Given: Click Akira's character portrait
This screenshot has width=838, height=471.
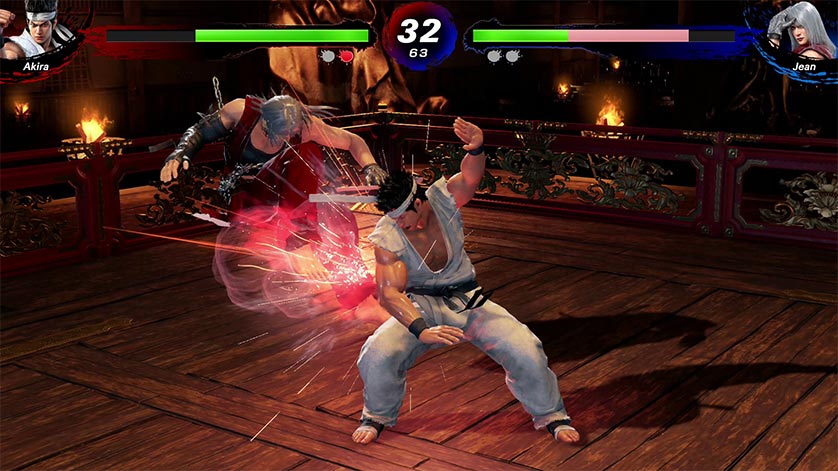Looking at the screenshot, I should pos(36,30).
